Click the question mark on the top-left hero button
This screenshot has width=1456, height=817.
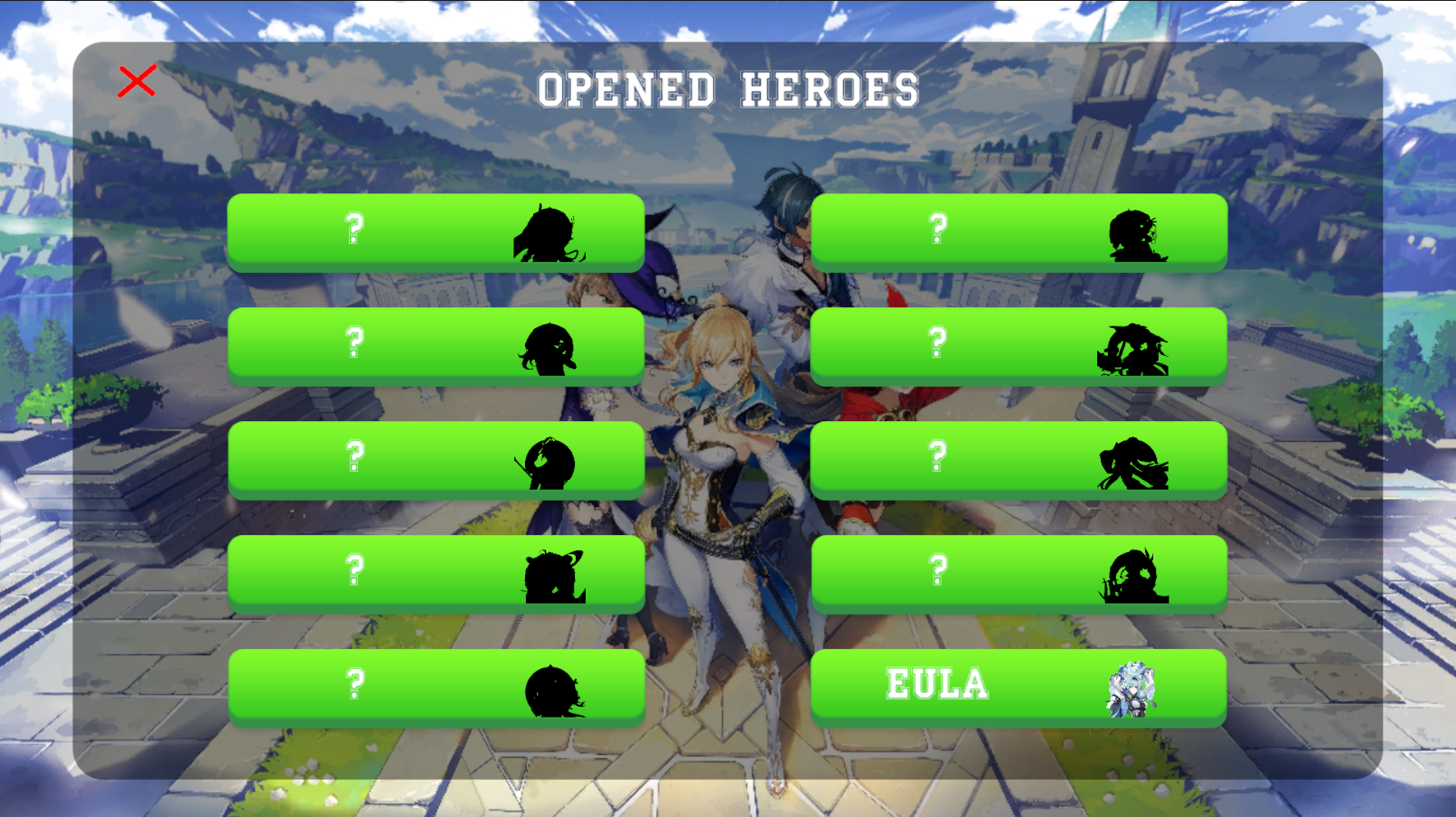point(353,229)
